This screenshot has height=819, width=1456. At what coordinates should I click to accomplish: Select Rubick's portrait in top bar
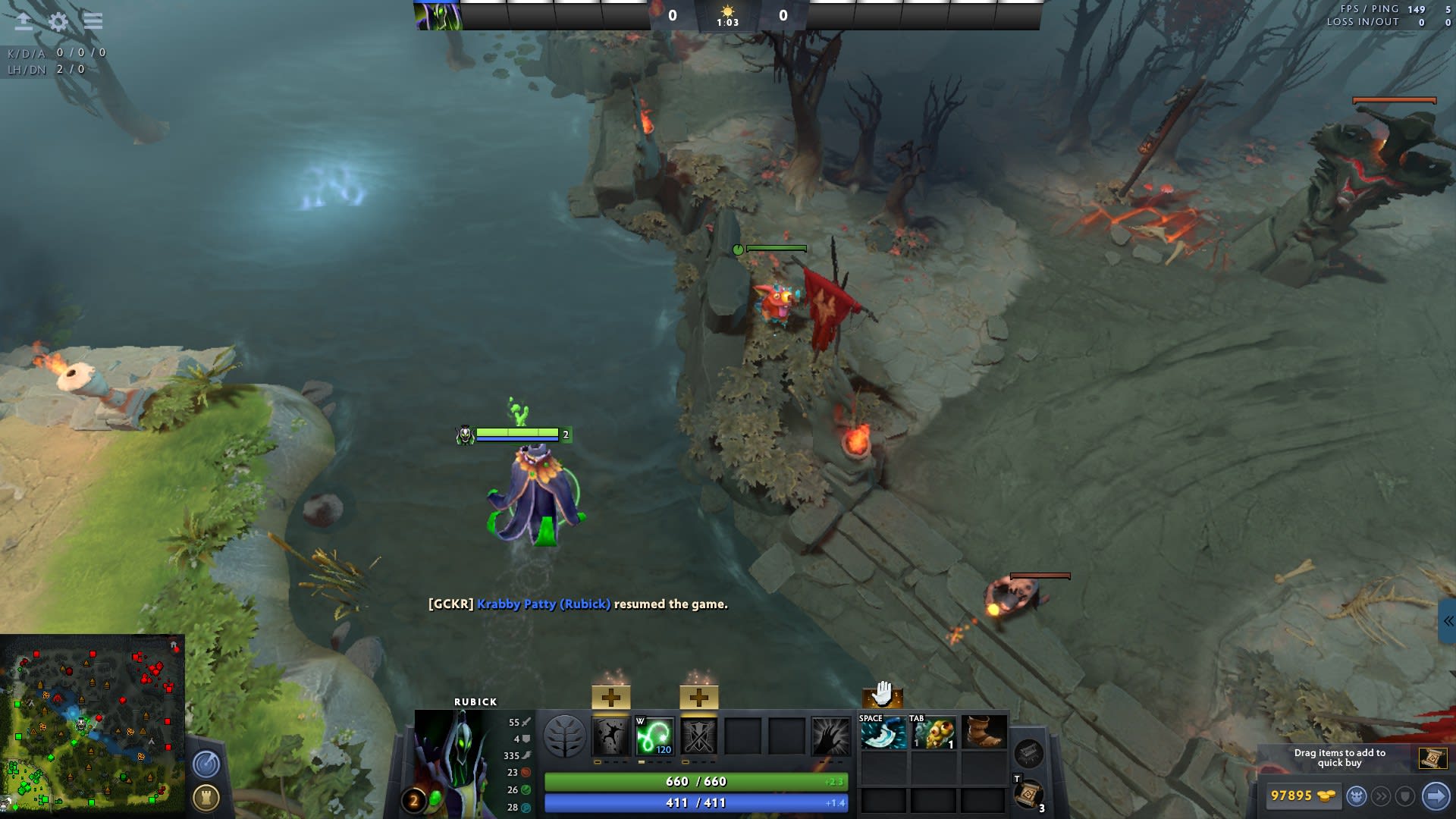438,15
